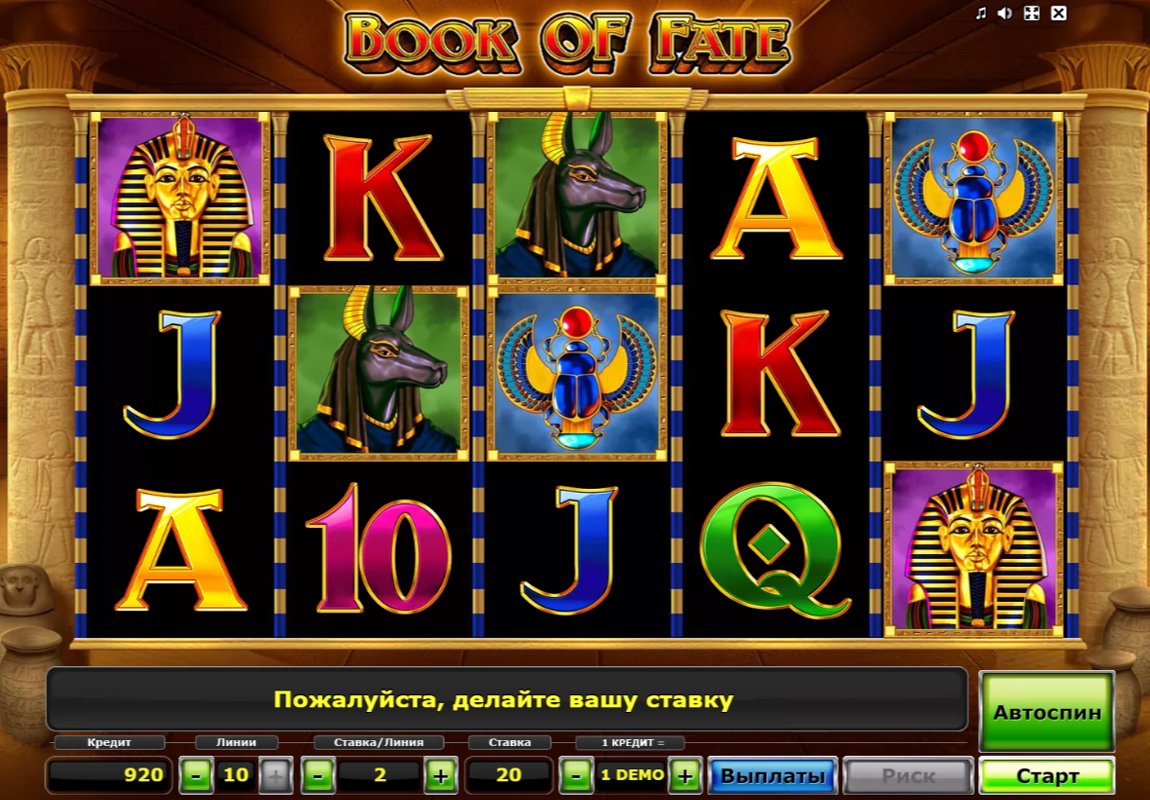1150x800 pixels.
Task: Increase the credit value above 1 DEMO
Action: pyautogui.click(x=684, y=775)
